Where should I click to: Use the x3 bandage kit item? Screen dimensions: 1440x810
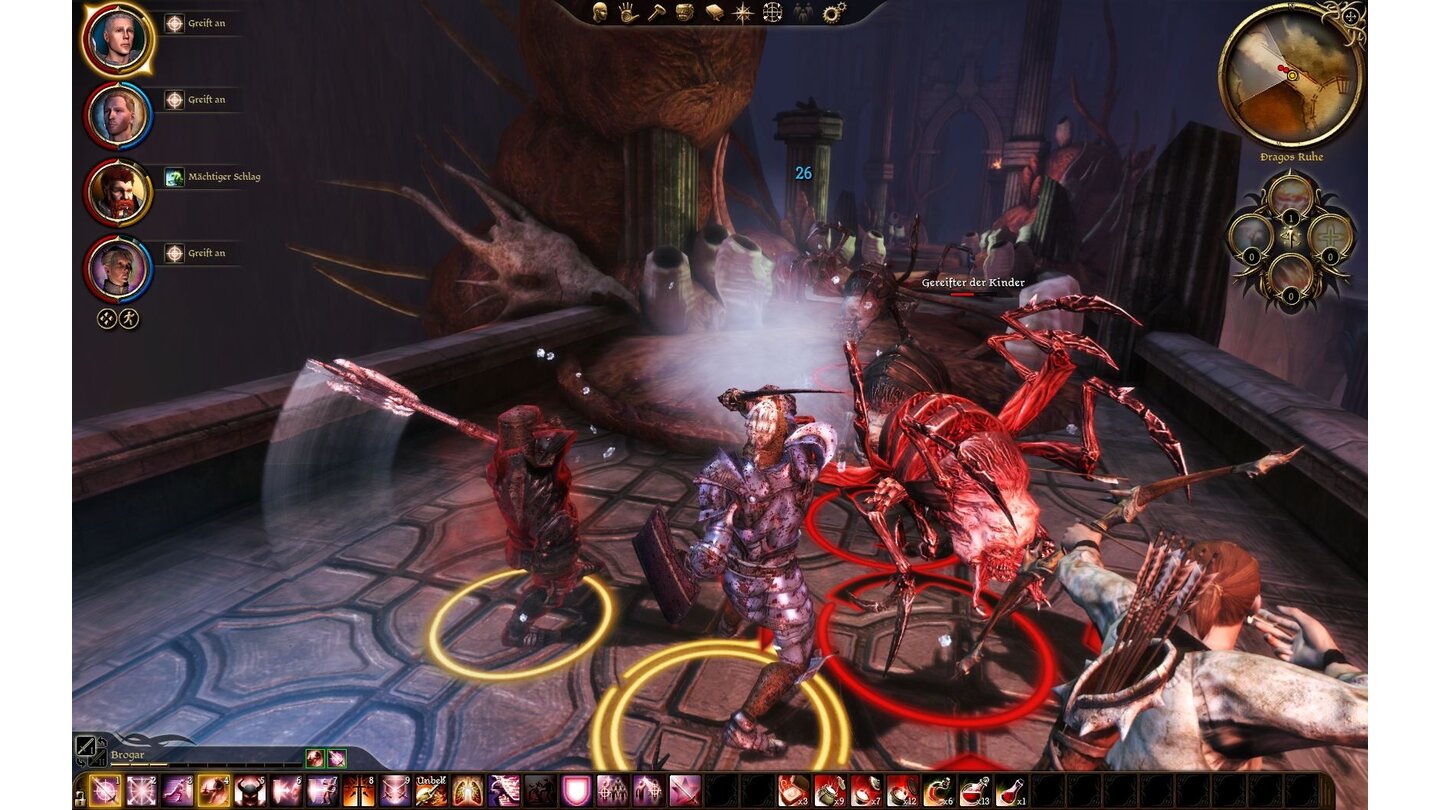click(x=794, y=791)
